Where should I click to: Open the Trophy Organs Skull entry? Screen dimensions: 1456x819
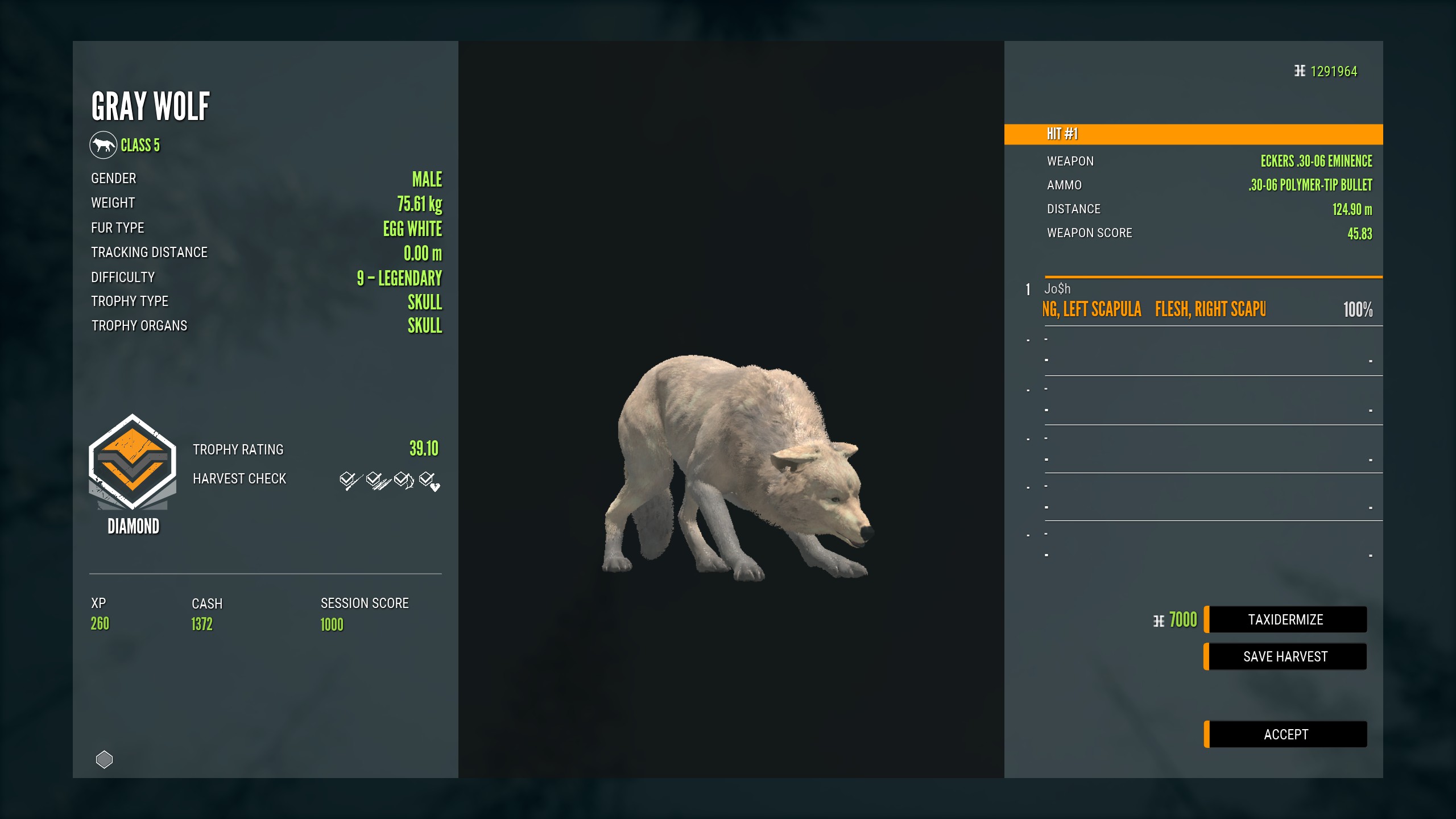[x=425, y=326]
